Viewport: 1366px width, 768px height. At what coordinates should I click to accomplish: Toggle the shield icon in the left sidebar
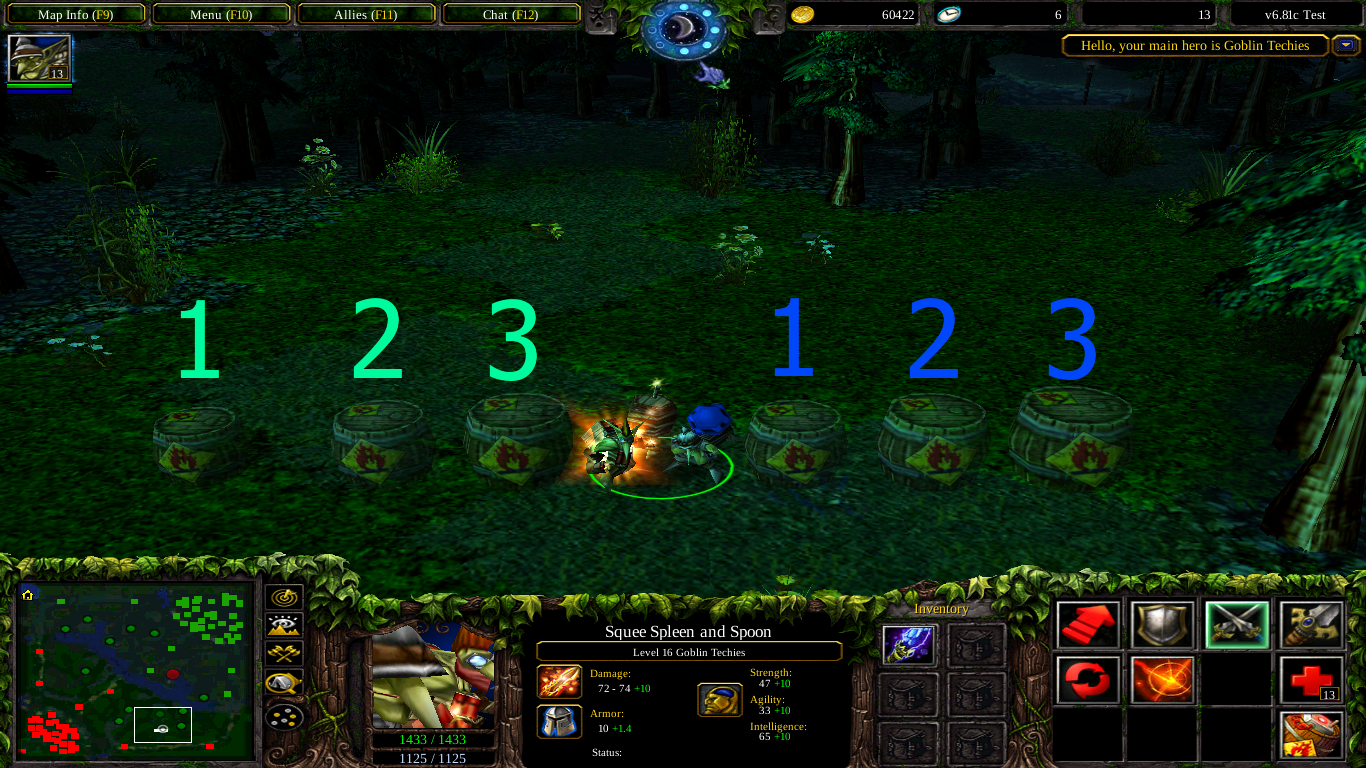pyautogui.click(x=283, y=682)
